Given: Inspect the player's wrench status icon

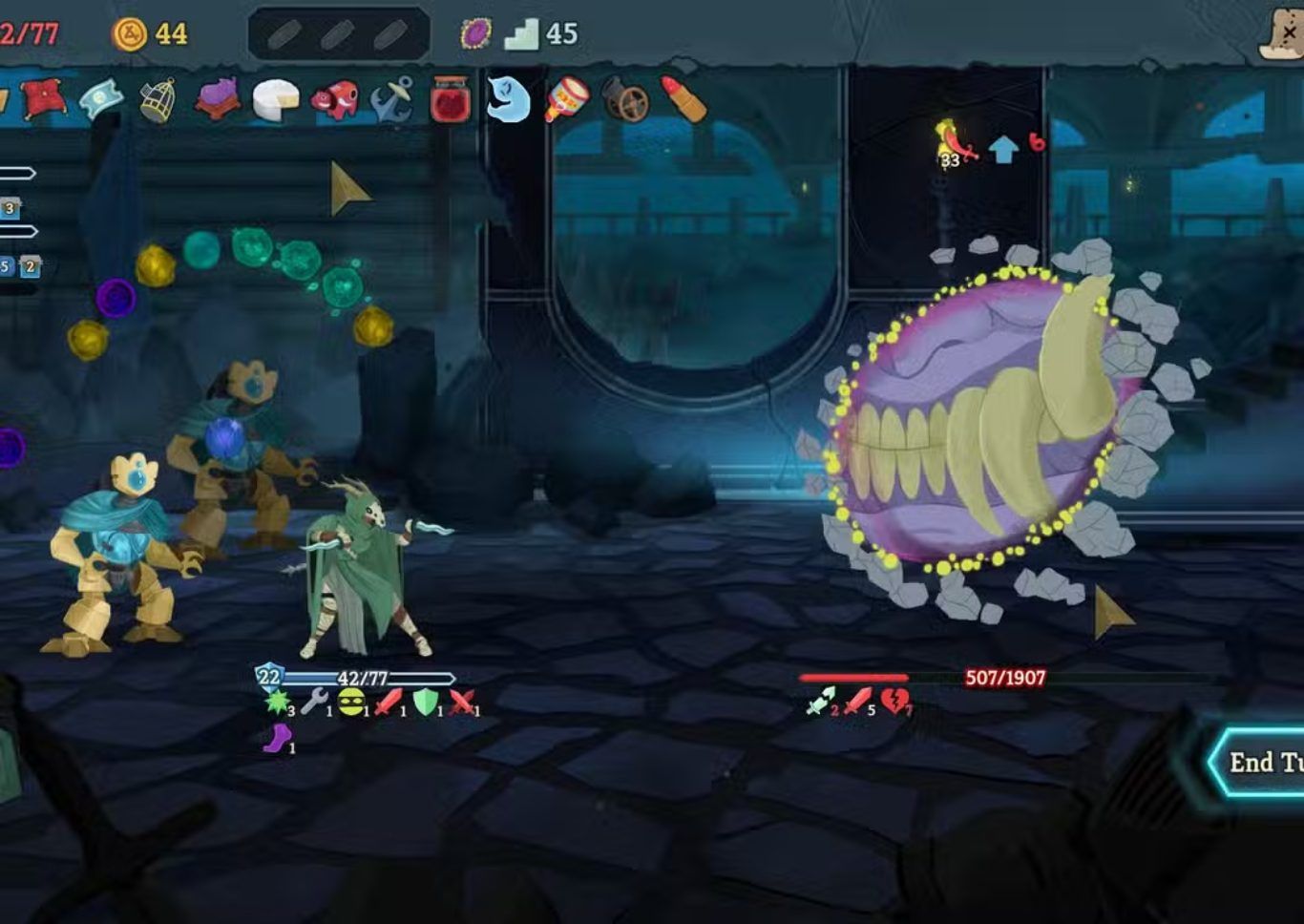Looking at the screenshot, I should (x=313, y=703).
